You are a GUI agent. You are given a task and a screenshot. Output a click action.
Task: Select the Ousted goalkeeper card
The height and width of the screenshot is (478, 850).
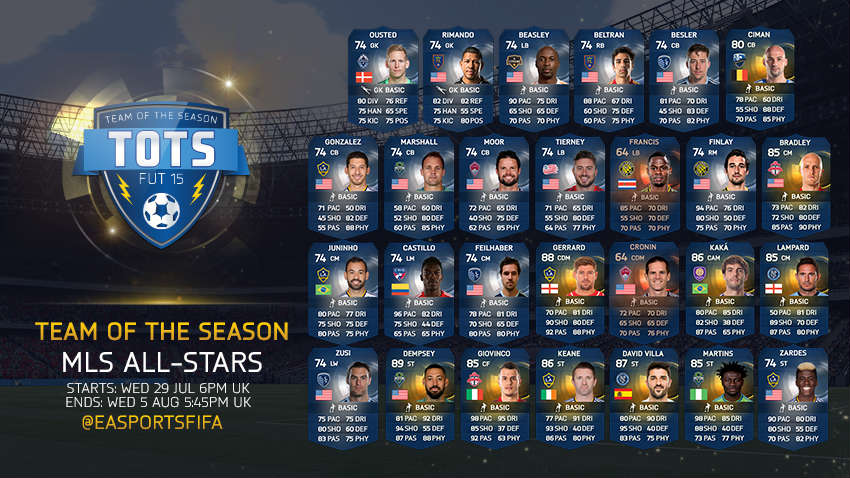coord(383,78)
